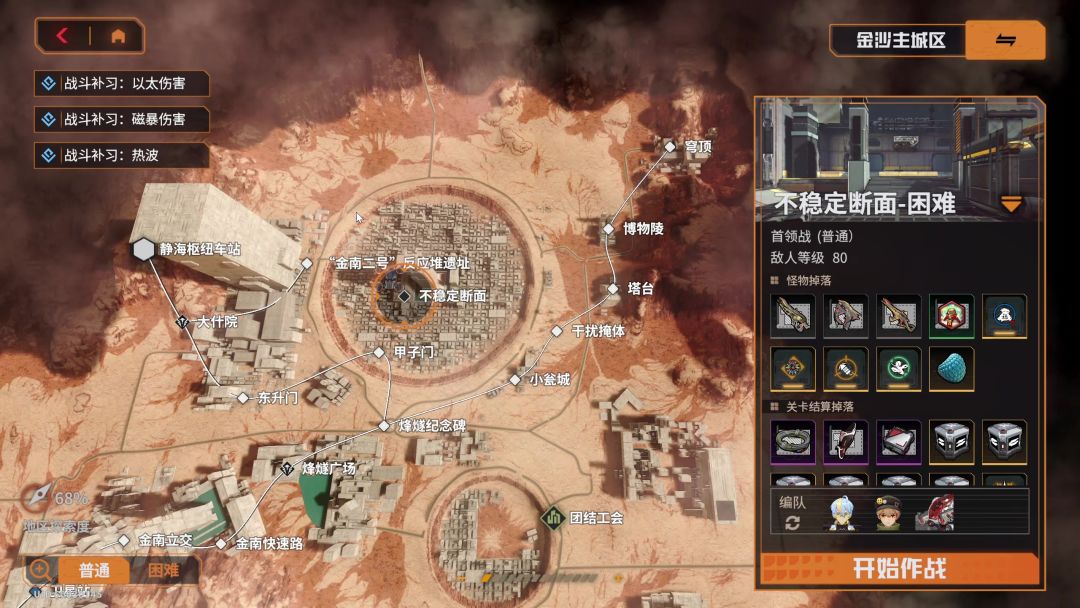Select the 烽燧纪念碑 map node

click(384, 426)
